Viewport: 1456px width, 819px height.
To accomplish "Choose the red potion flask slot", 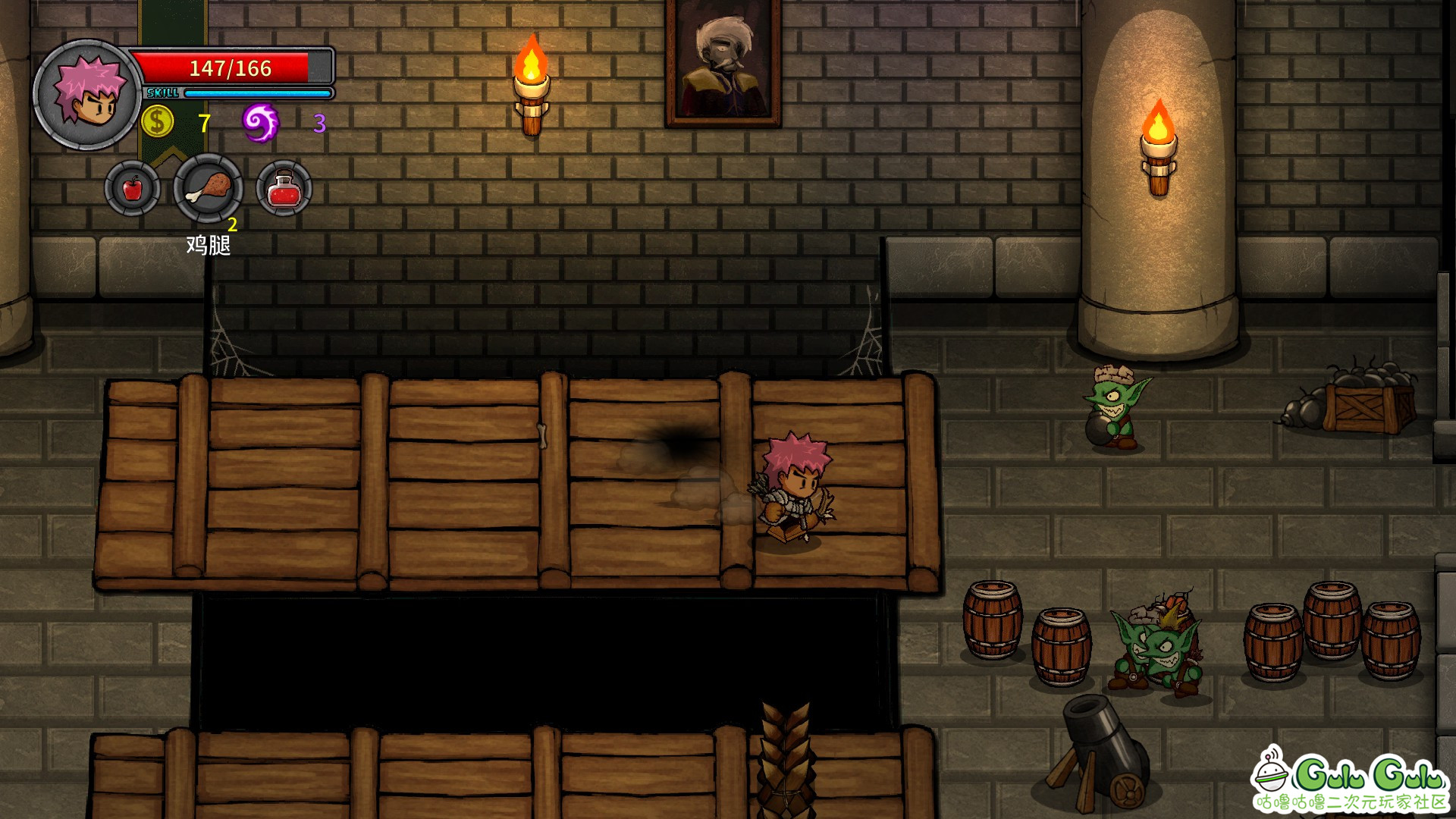I will pyautogui.click(x=284, y=188).
